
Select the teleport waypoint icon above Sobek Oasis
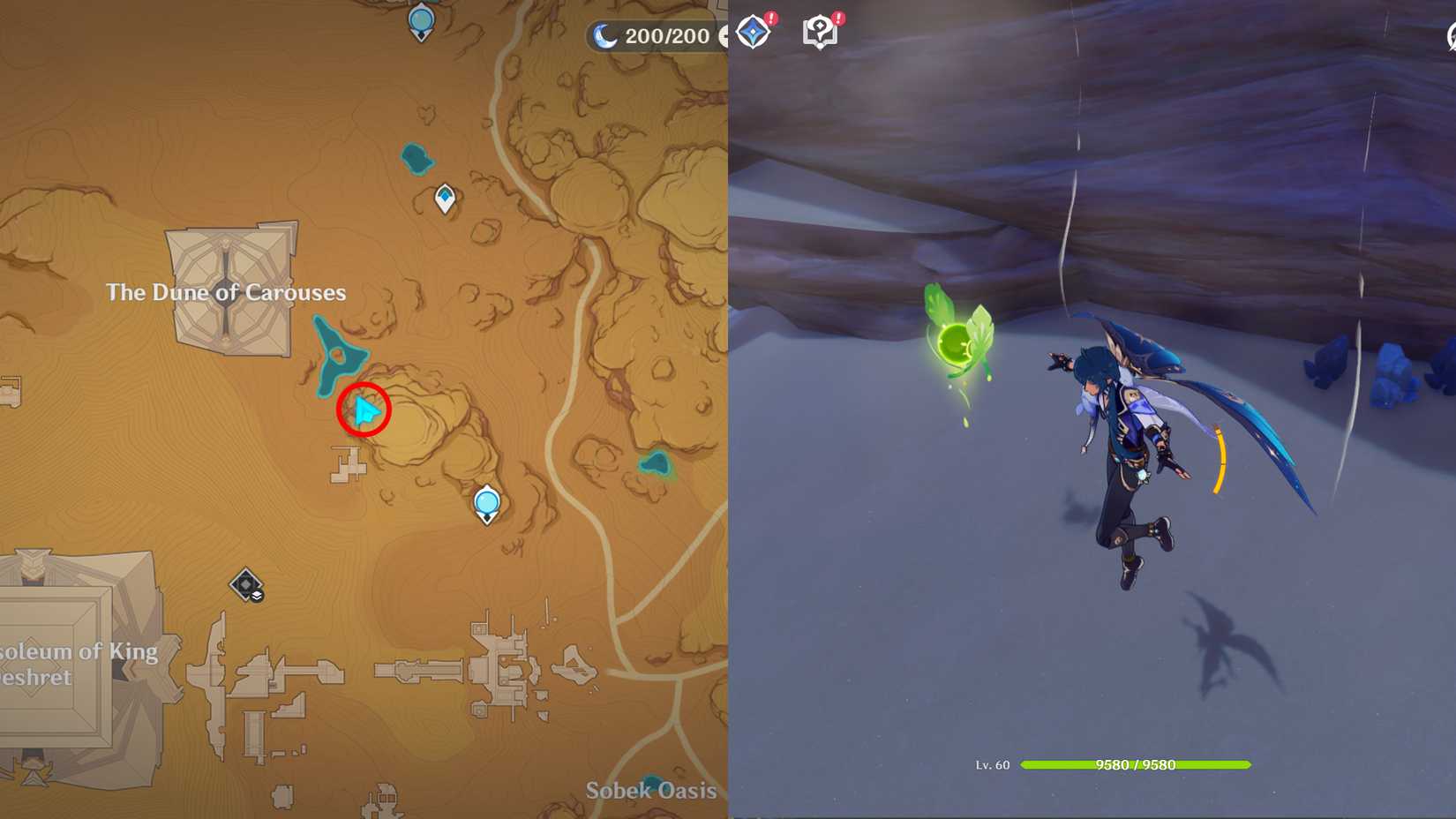(486, 503)
